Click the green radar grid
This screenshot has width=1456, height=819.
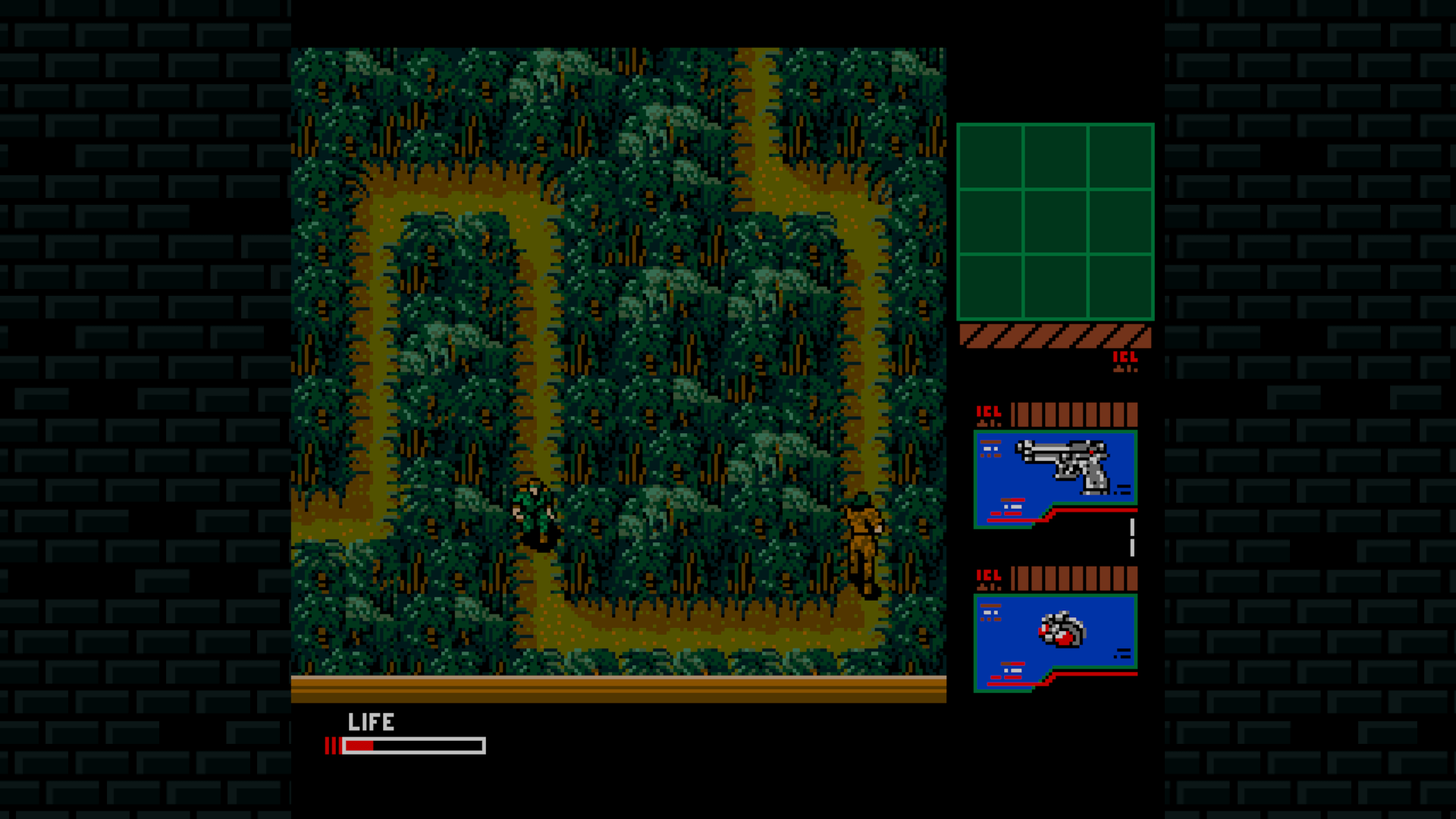pos(1055,221)
